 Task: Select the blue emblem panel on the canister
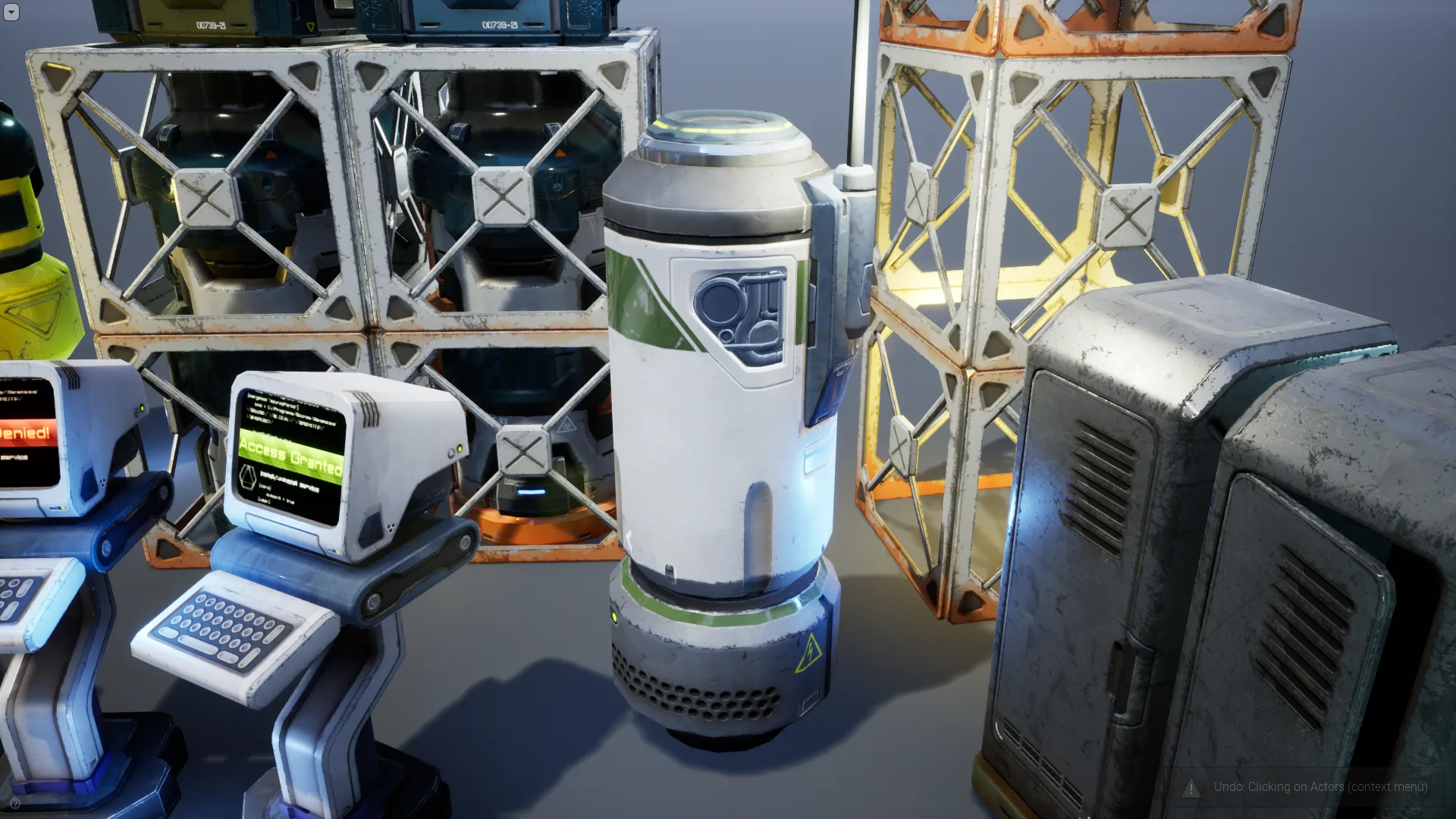pyautogui.click(x=739, y=311)
